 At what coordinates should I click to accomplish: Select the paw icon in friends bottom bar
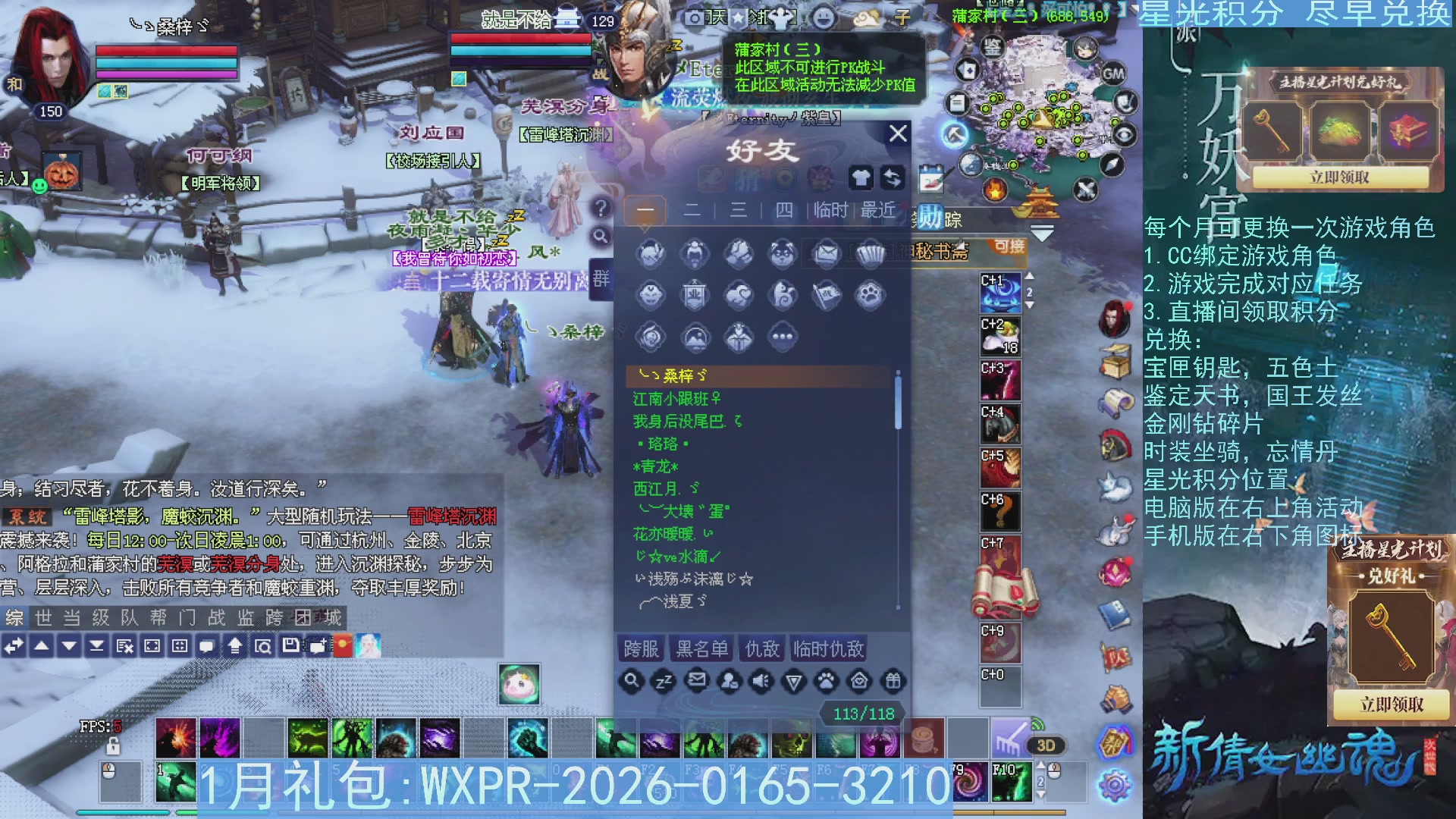[827, 681]
